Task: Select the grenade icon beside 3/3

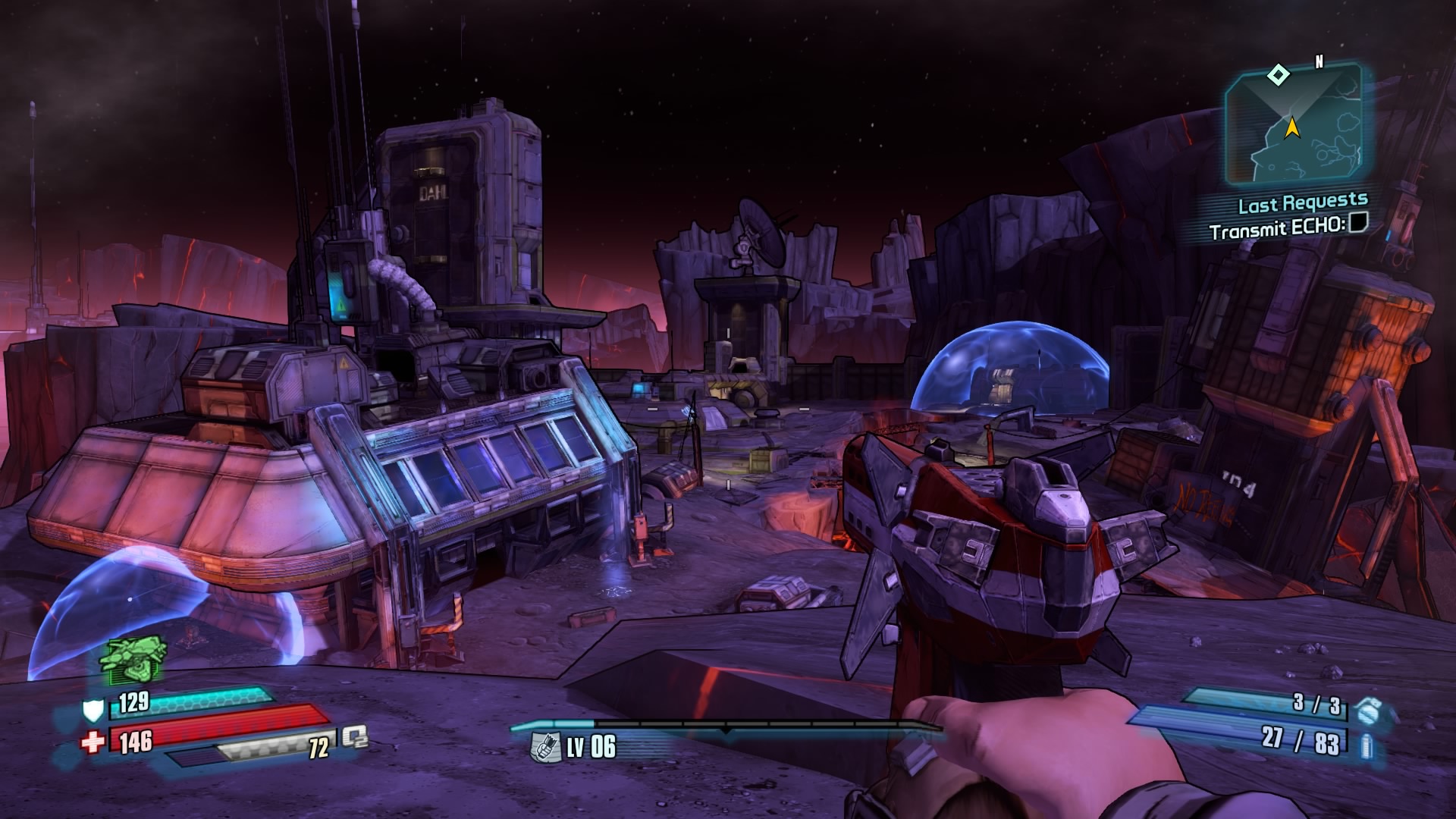Action: (1367, 710)
